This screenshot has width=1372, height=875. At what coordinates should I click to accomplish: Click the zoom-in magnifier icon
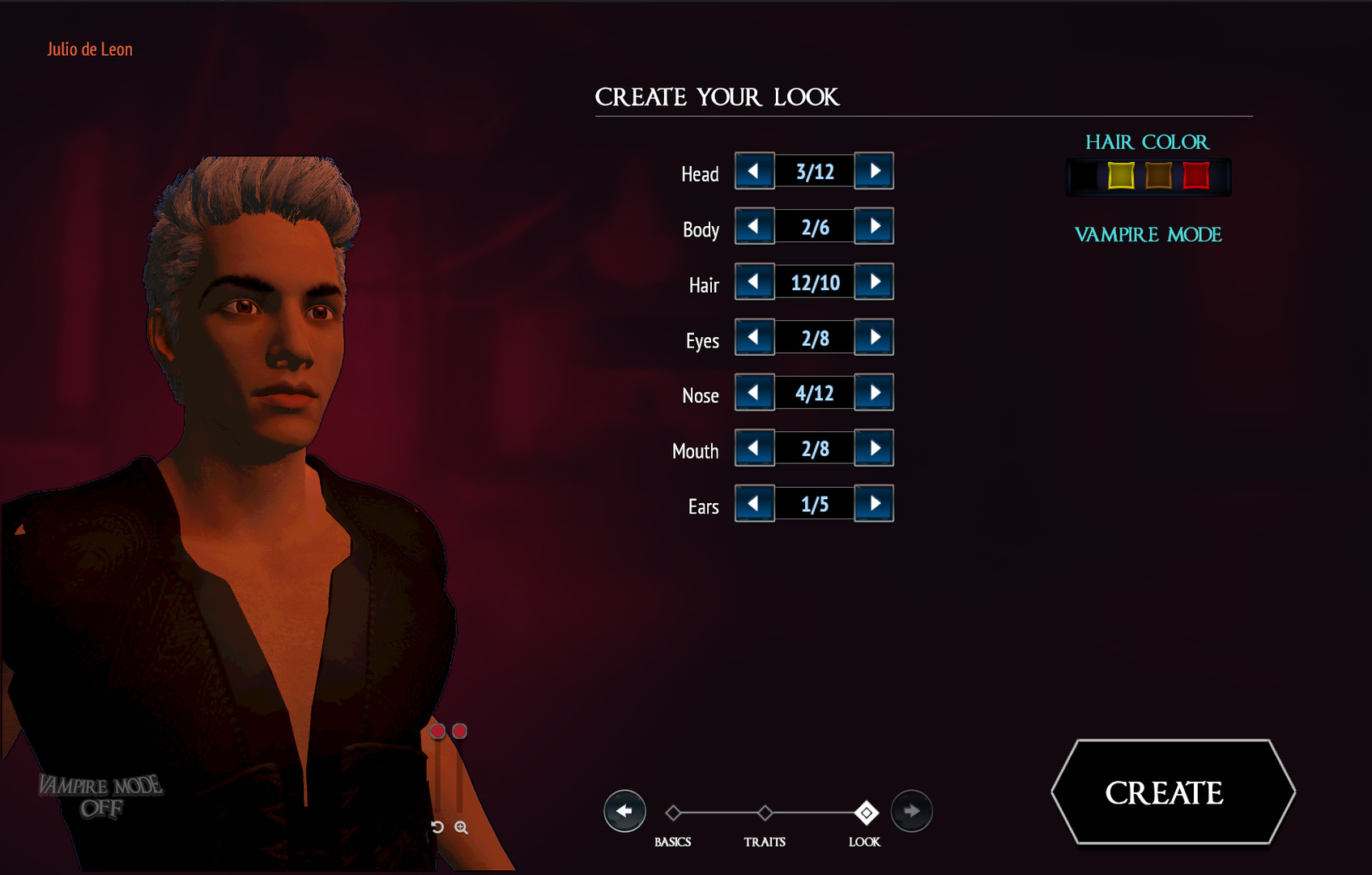pyautogui.click(x=462, y=827)
